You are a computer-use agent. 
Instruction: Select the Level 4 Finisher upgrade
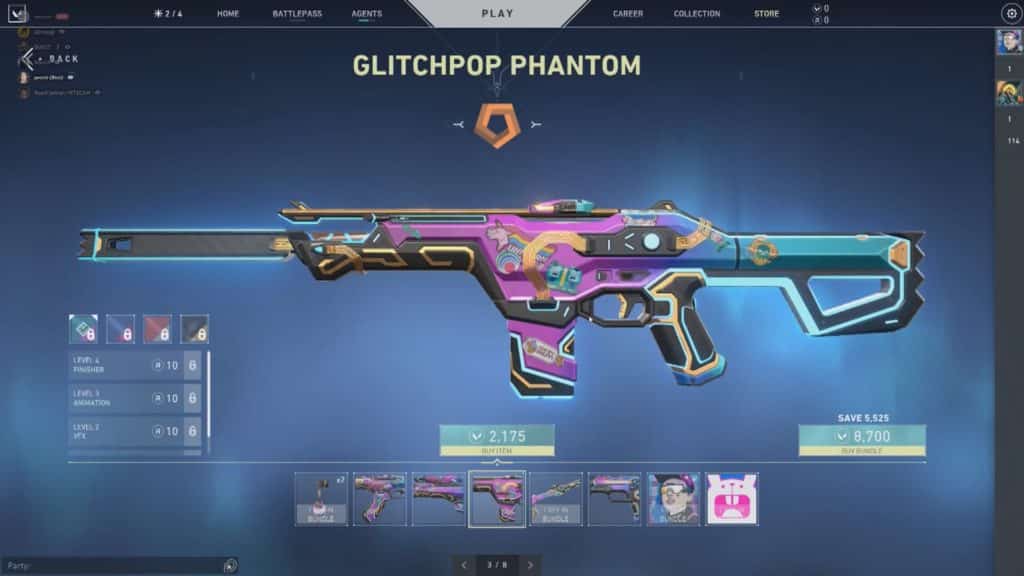click(135, 366)
